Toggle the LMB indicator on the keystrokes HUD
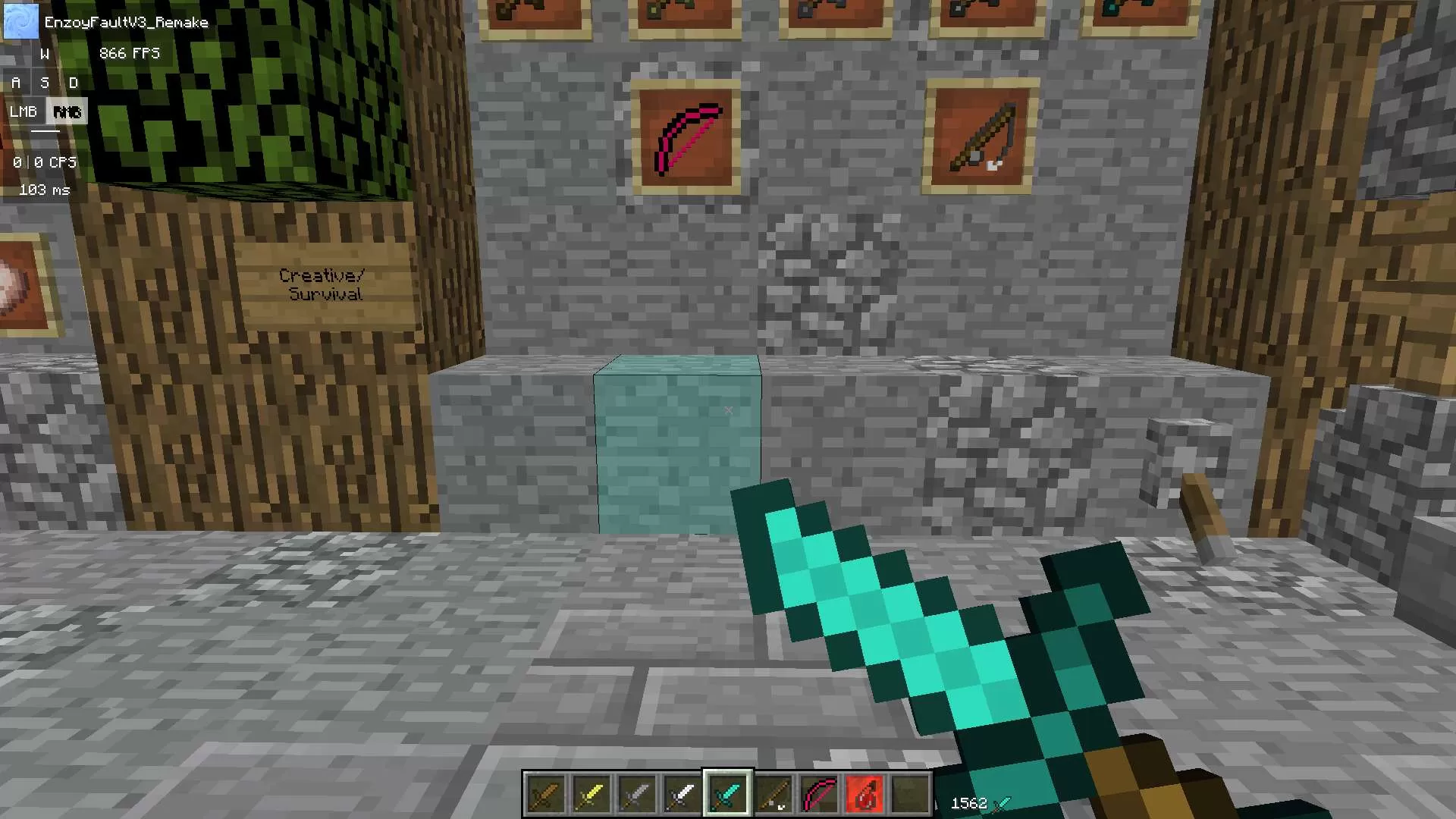1456x819 pixels. click(24, 111)
